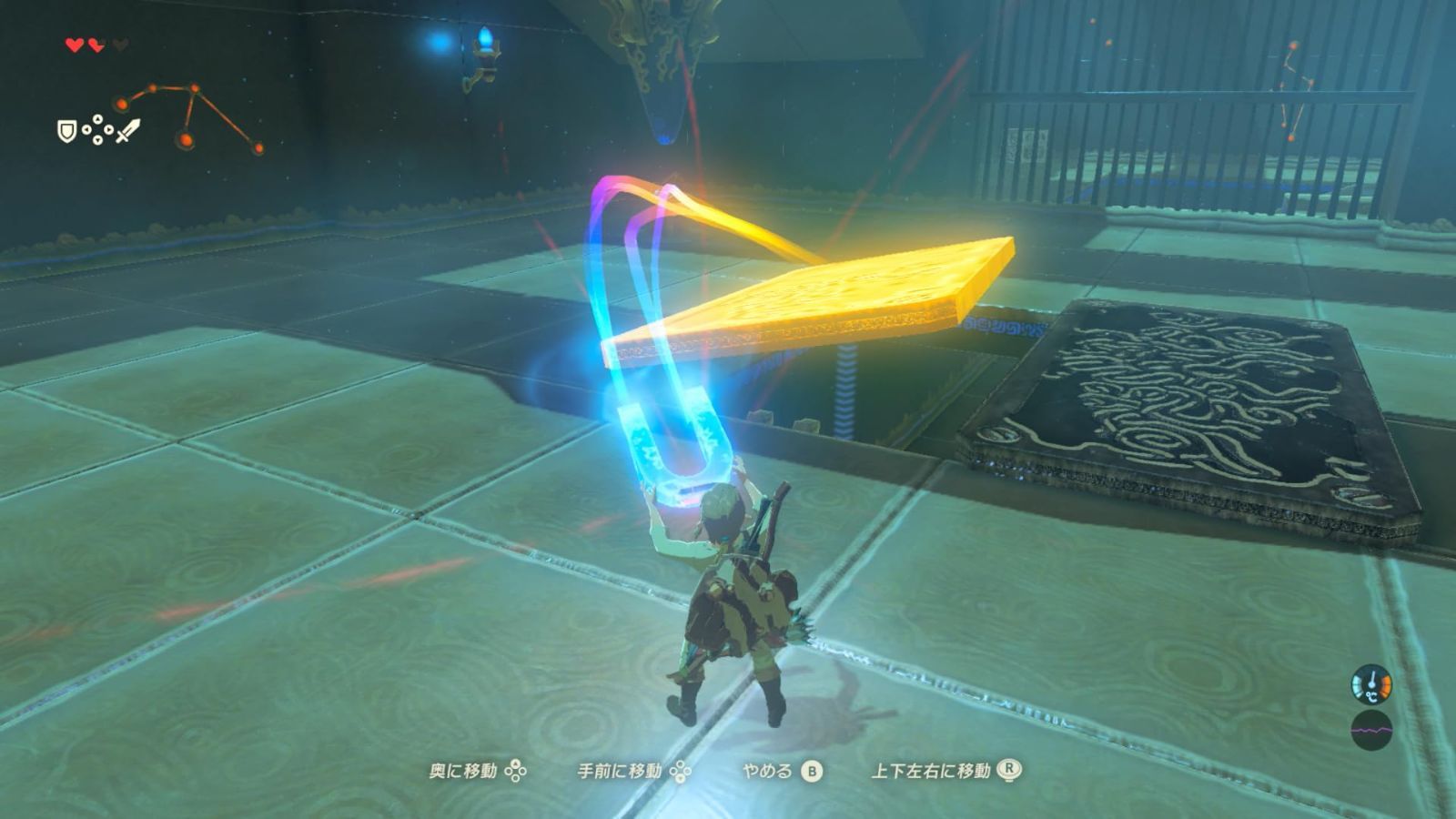Click the B button icon beside やめる
This screenshot has height=819, width=1456.
[x=810, y=771]
